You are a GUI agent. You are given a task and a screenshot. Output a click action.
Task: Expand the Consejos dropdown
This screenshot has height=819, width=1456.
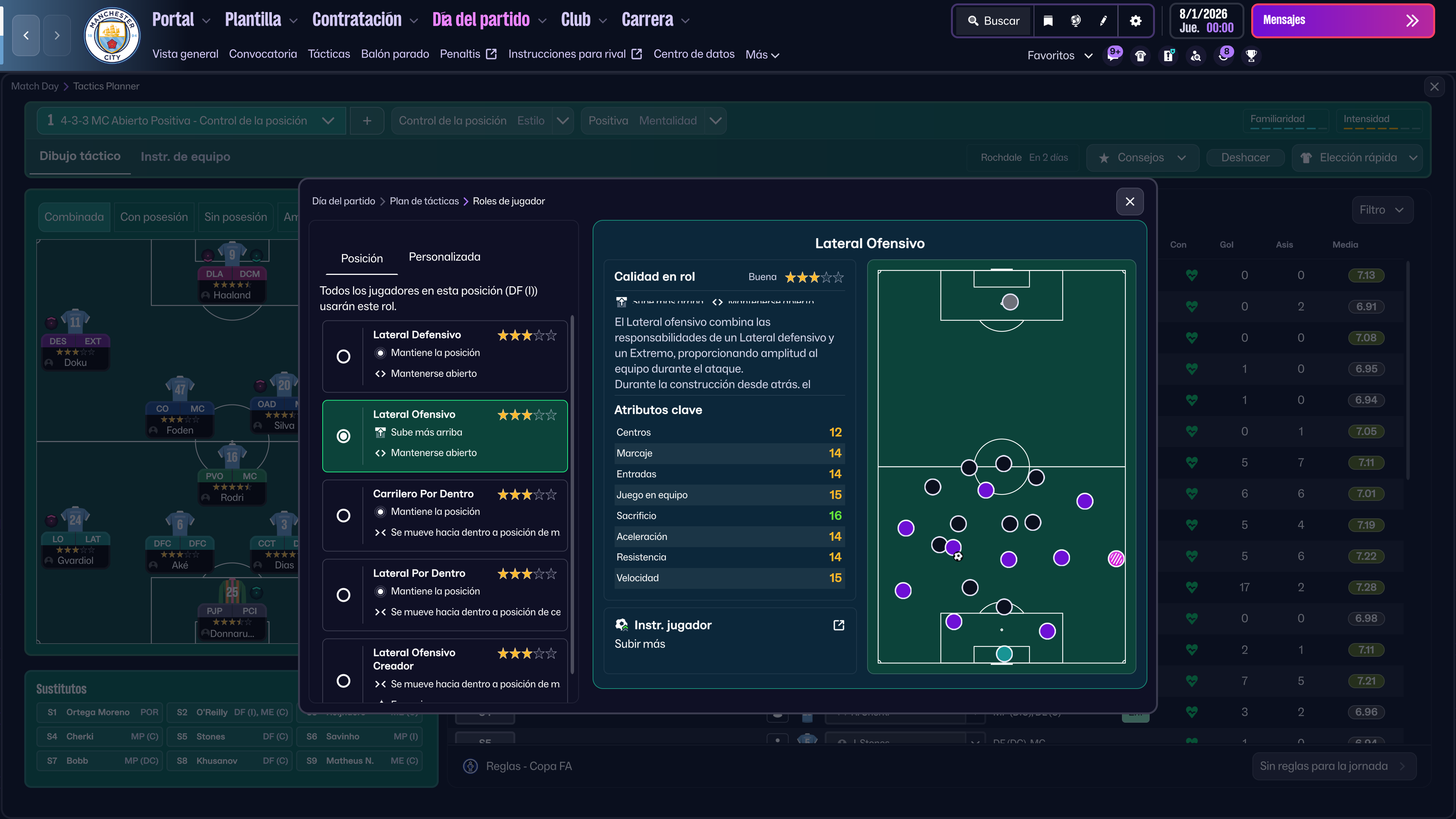1142,158
